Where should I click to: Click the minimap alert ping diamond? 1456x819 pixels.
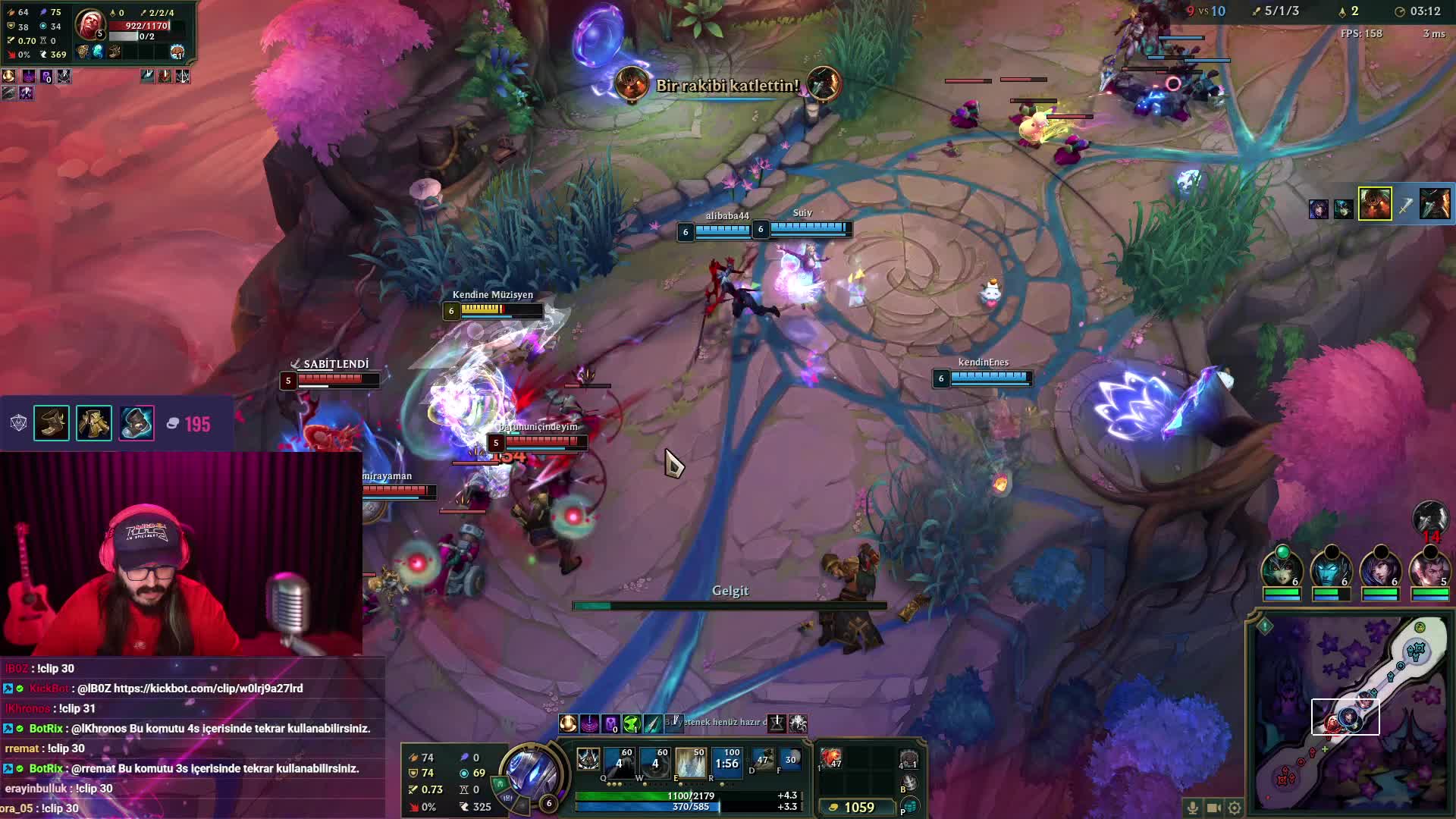1265,626
